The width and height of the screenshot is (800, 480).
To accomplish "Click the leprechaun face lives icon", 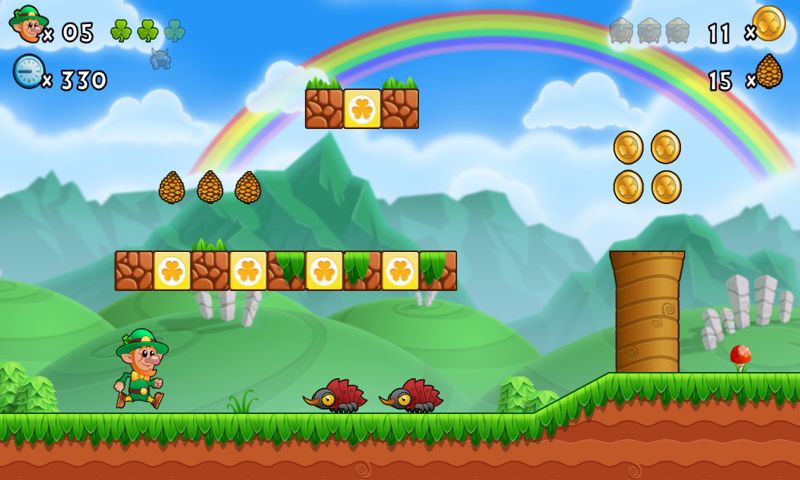I will pos(27,24).
